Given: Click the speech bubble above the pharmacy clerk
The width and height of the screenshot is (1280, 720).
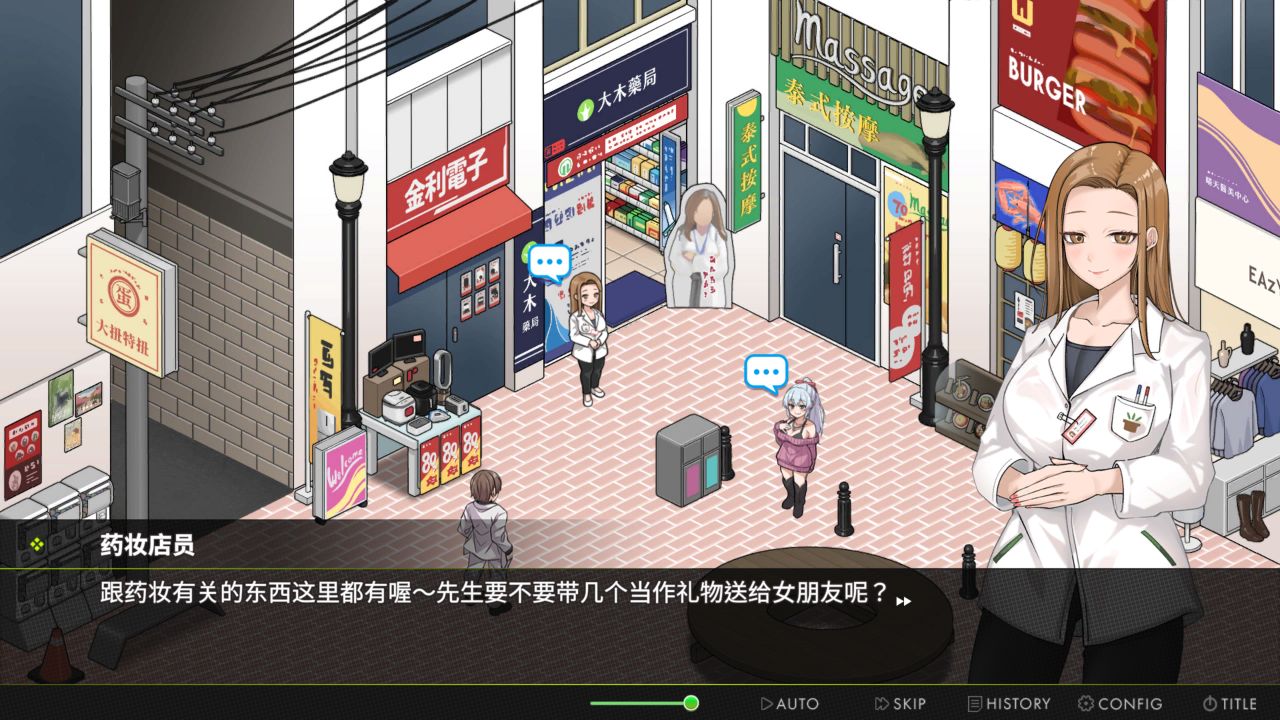Looking at the screenshot, I should click(x=548, y=262).
